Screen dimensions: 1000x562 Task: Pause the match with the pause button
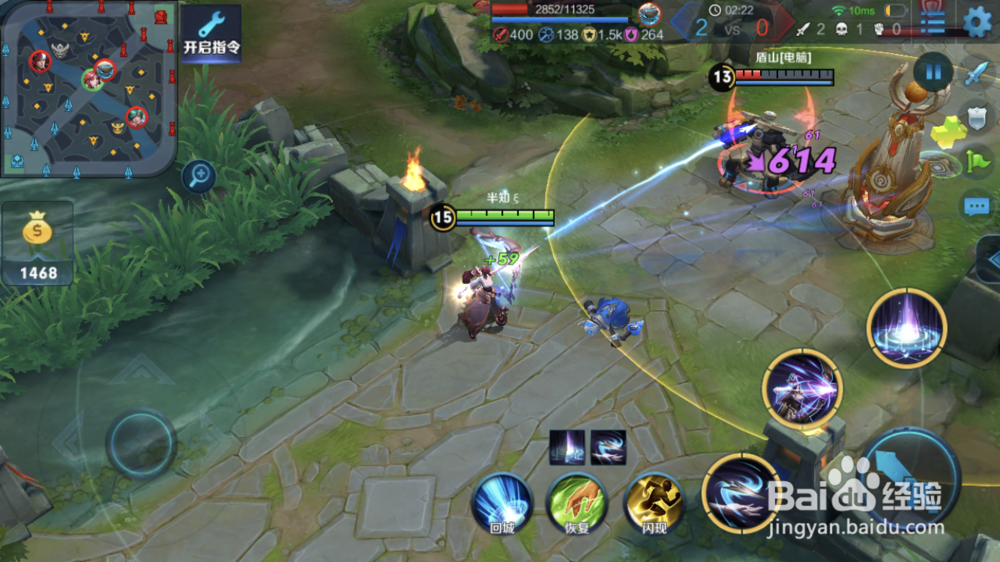(933, 72)
